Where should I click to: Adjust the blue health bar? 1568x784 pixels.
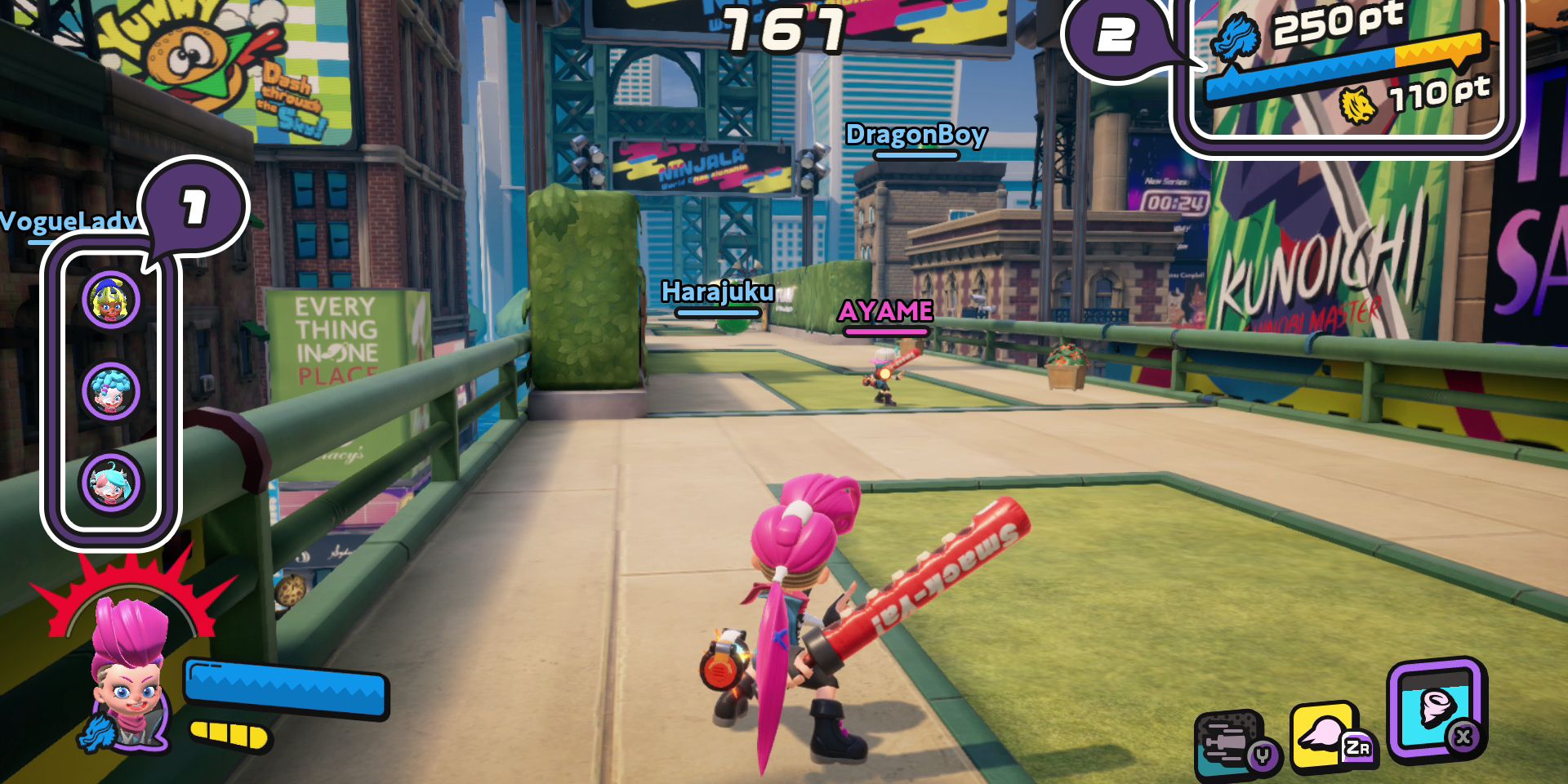284,688
